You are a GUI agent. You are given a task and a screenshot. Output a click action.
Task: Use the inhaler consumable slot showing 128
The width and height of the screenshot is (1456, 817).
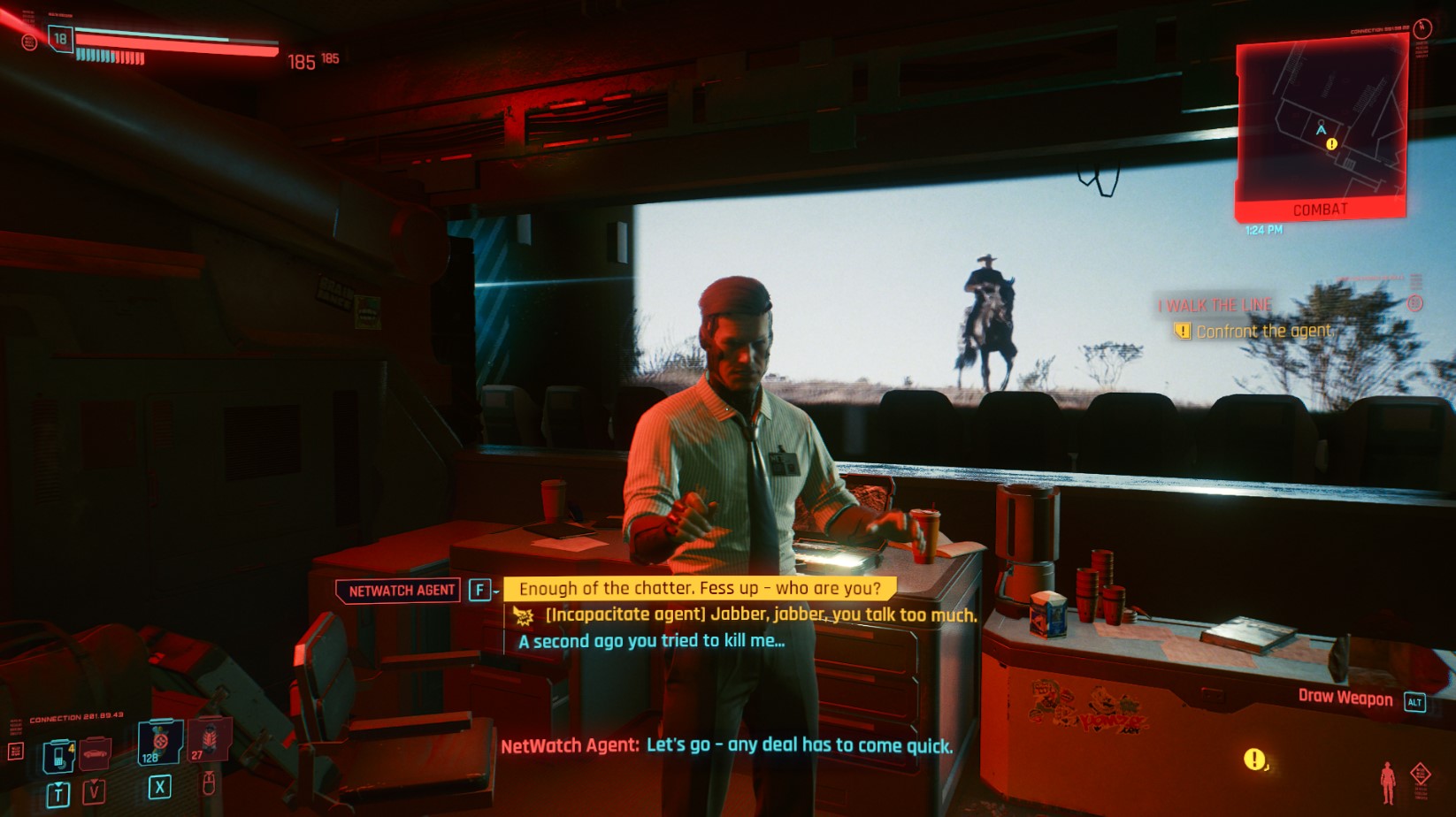tap(159, 741)
